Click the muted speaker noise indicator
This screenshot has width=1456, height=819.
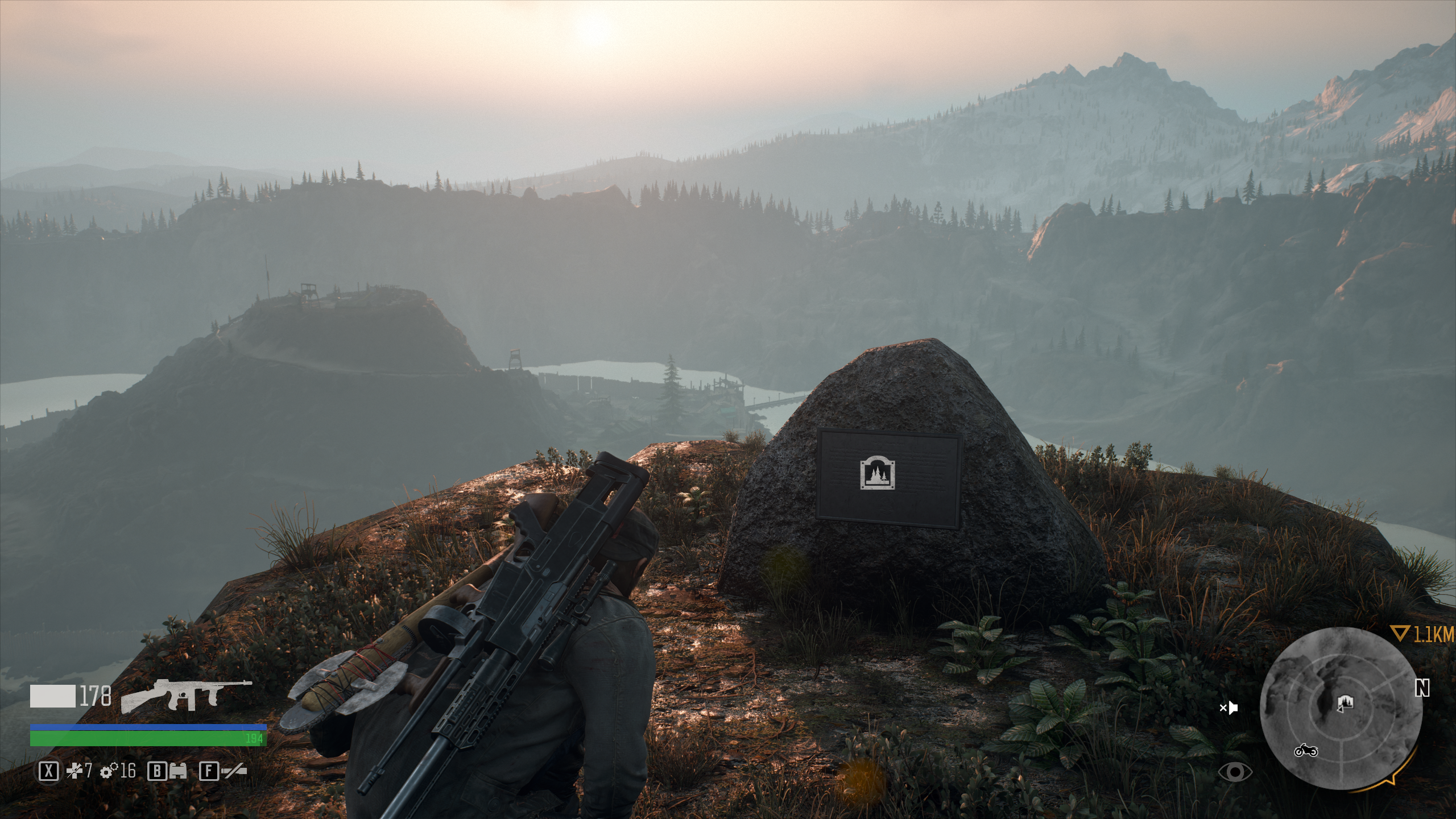1229,708
